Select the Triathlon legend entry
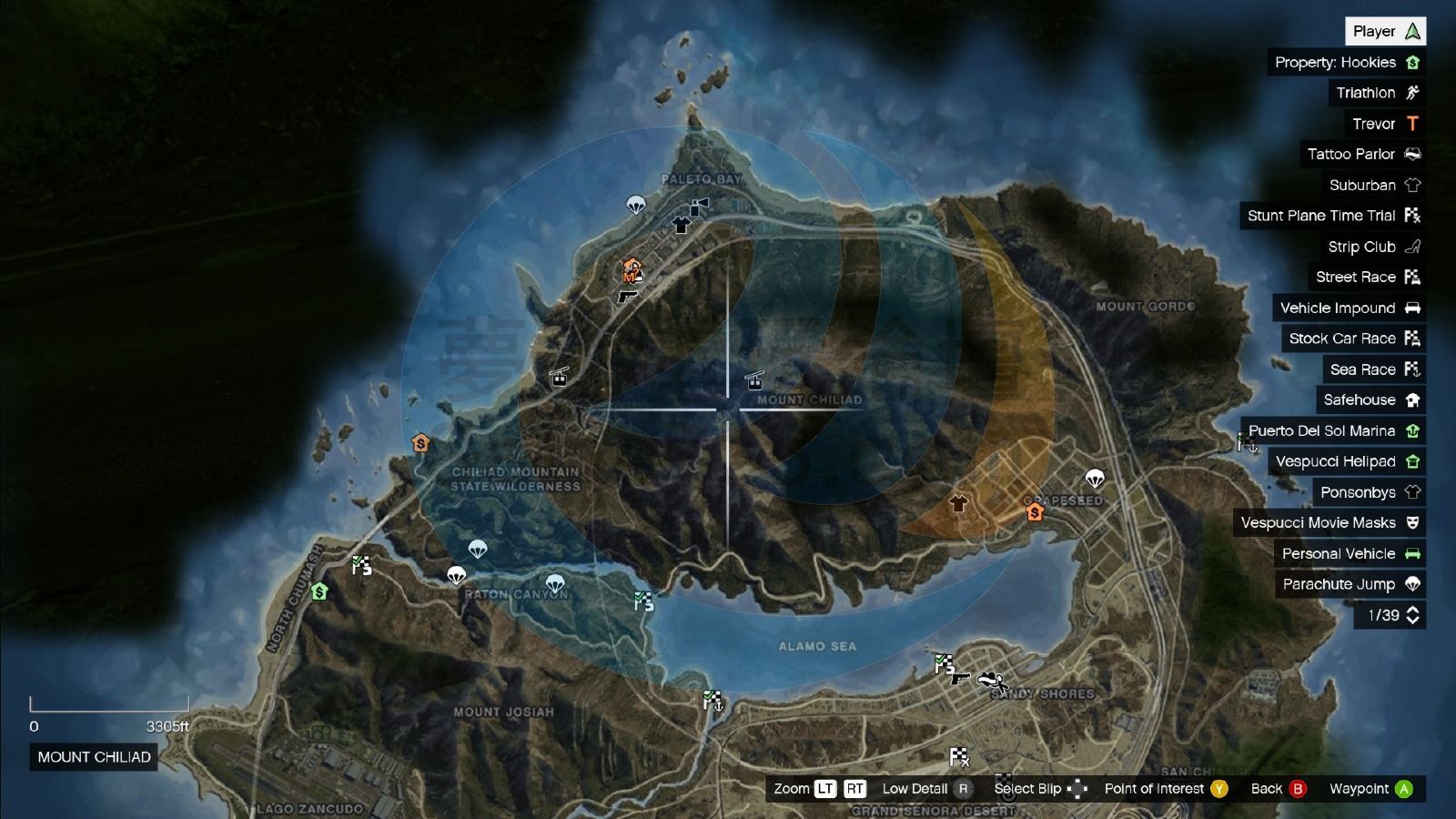This screenshot has height=819, width=1456. click(1376, 93)
